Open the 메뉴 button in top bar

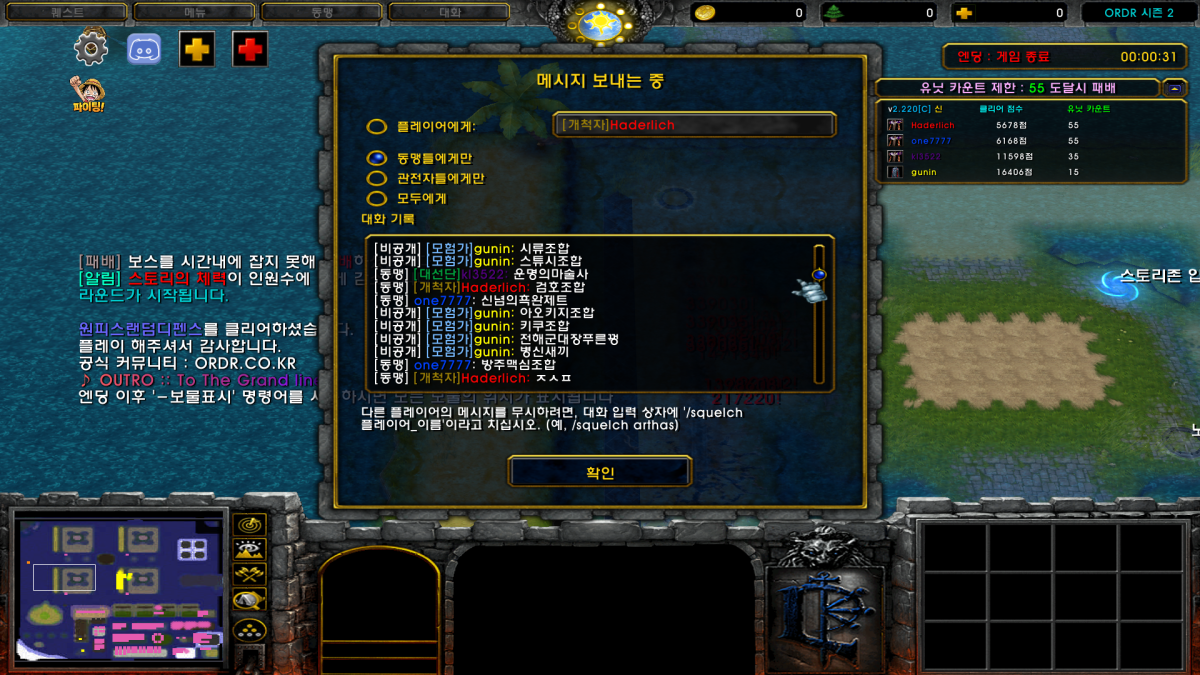pyautogui.click(x=195, y=13)
